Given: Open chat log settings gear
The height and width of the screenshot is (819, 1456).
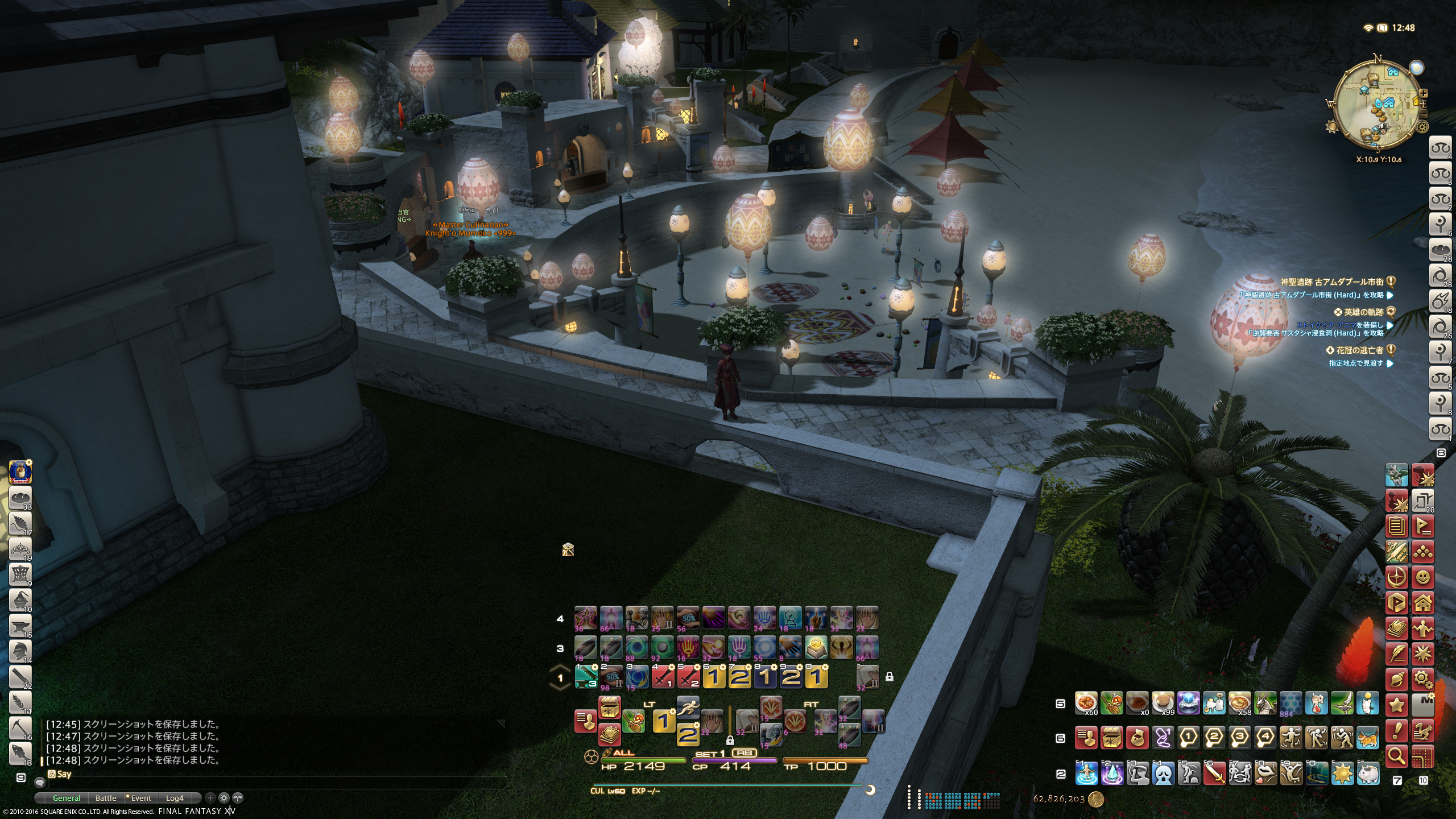Looking at the screenshot, I should pos(224,798).
